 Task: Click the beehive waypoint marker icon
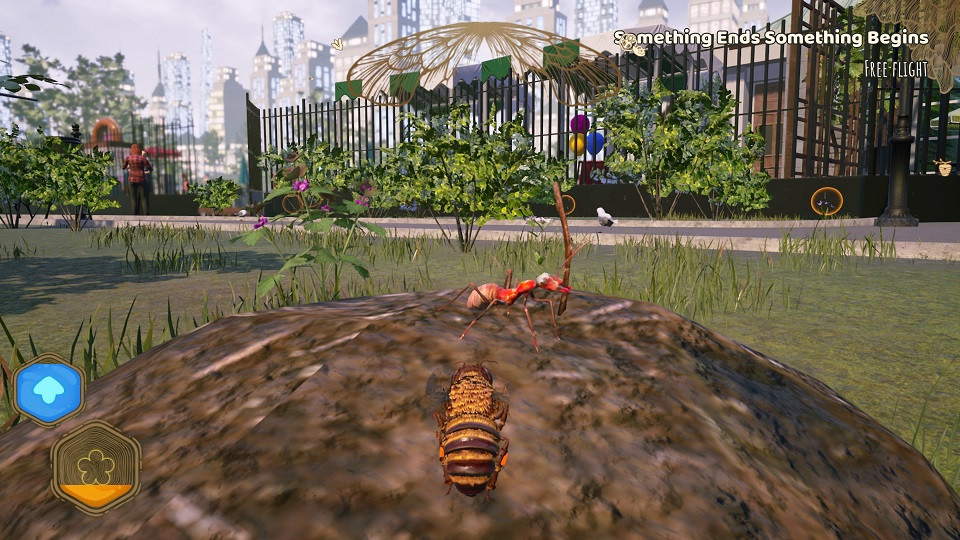click(x=942, y=167)
